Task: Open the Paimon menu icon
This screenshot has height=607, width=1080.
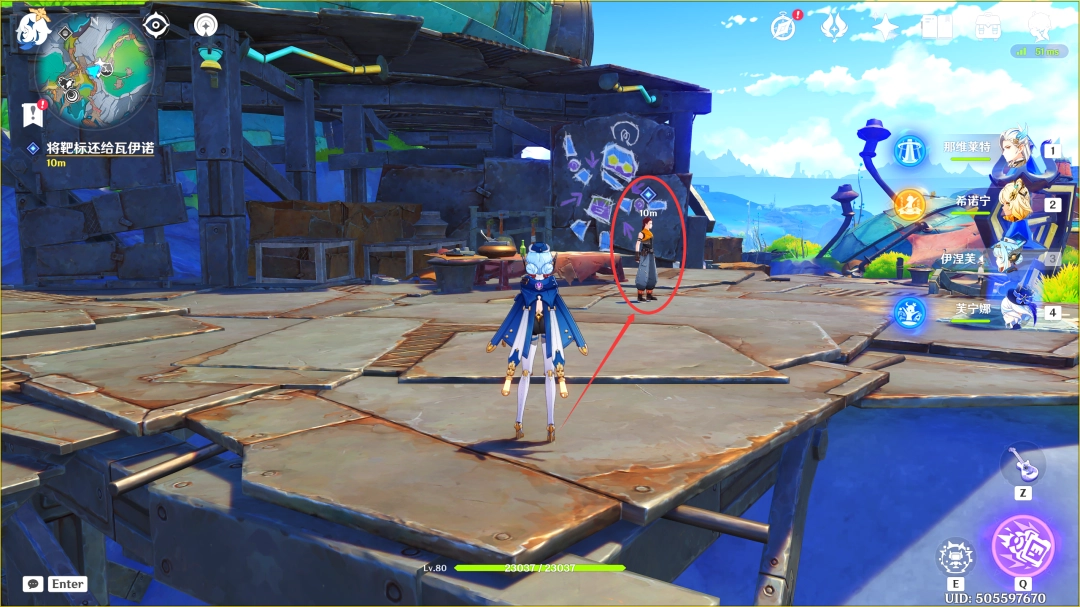Action: coord(33,28)
